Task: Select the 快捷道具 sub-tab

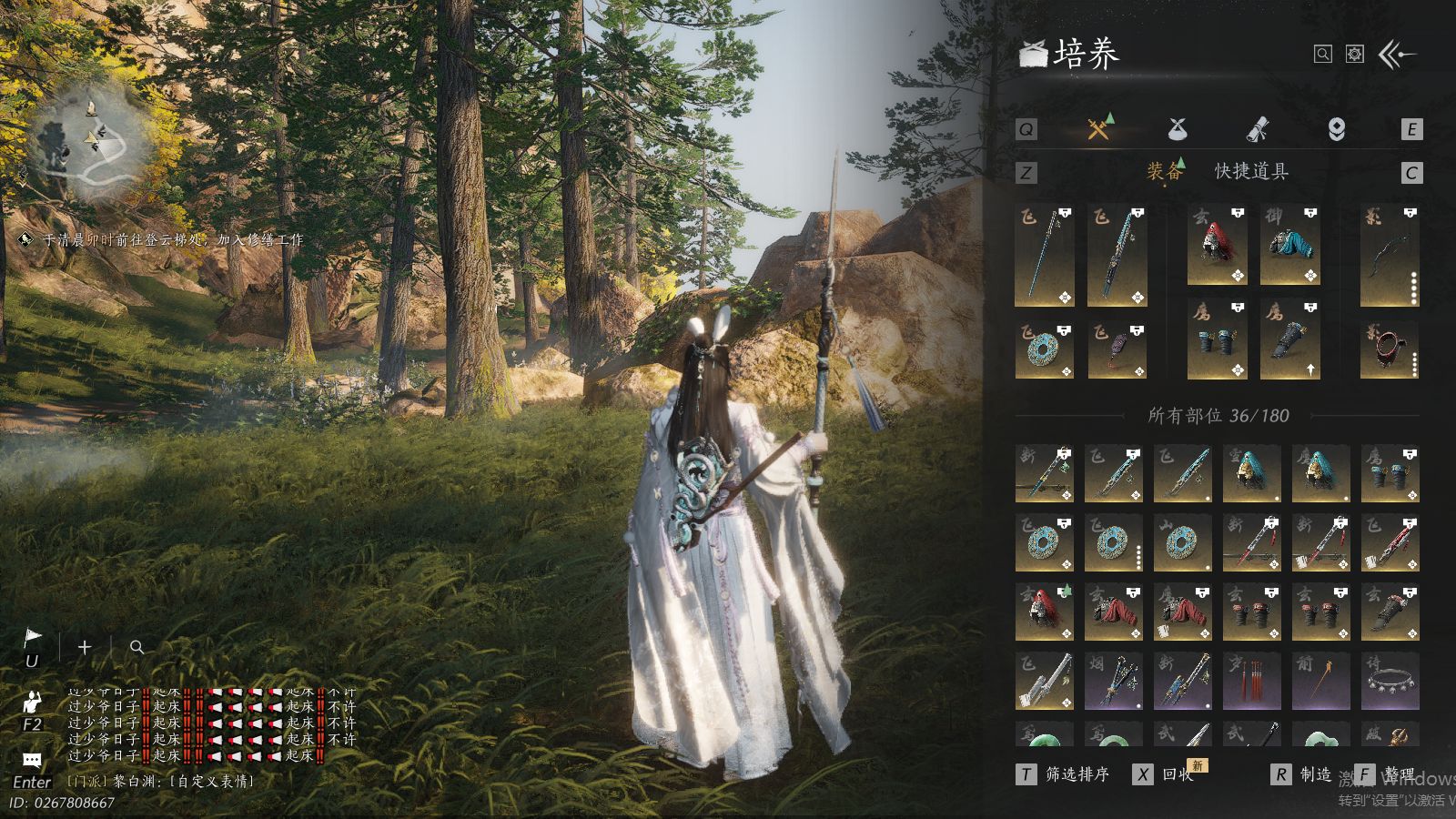Action: click(x=1251, y=171)
